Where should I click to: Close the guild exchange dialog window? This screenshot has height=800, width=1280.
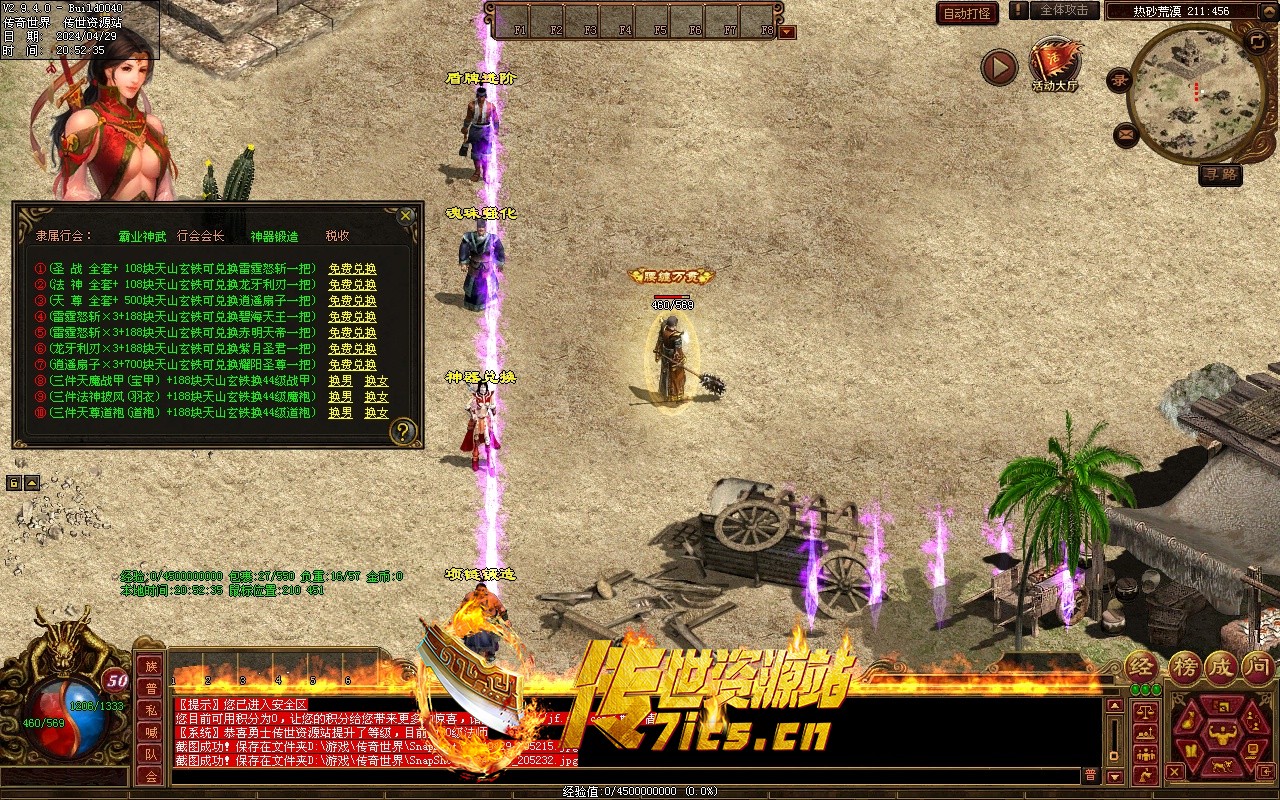click(x=405, y=215)
